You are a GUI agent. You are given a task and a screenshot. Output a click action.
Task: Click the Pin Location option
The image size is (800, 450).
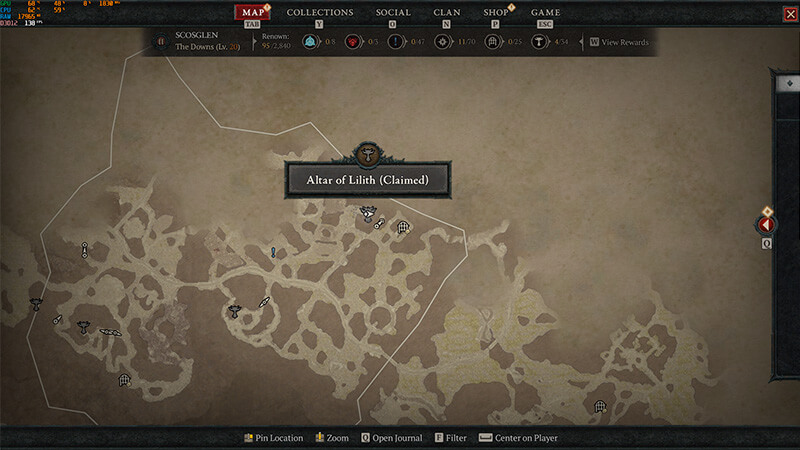click(x=273, y=438)
